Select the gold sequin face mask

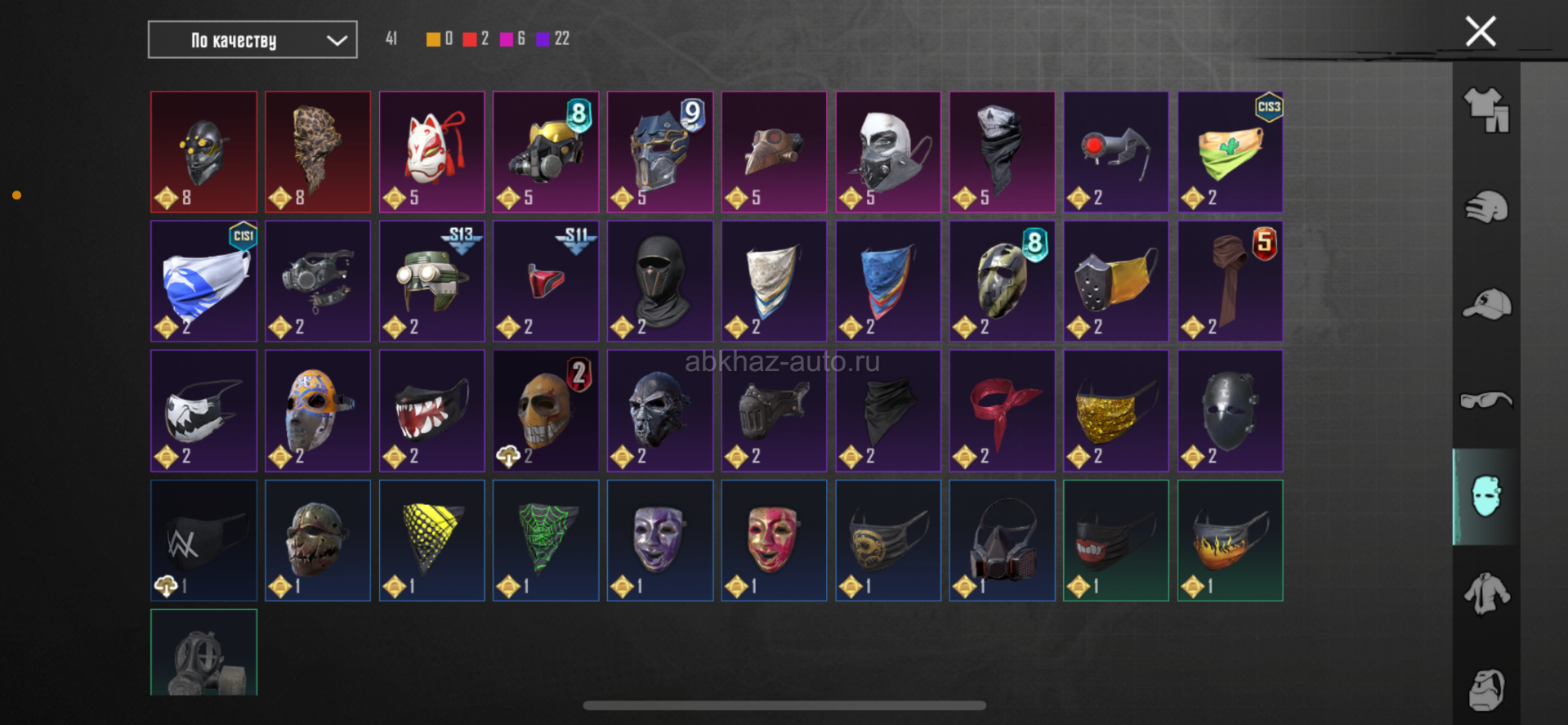click(1115, 410)
